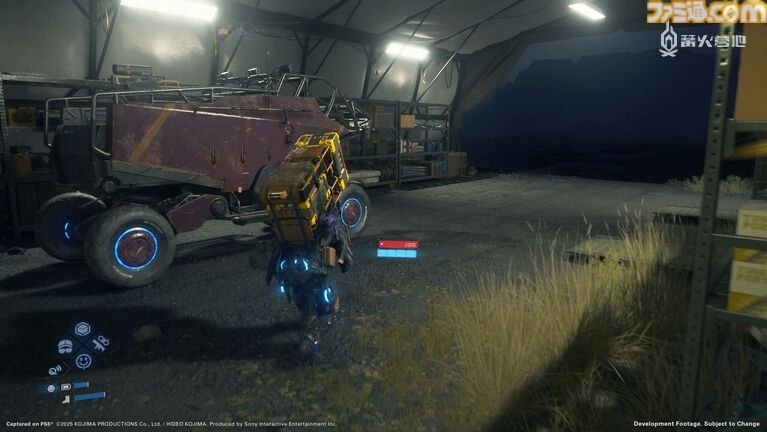Image resolution: width=767 pixels, height=432 pixels.
Task: Activate the smiley face icon
Action: click(83, 361)
